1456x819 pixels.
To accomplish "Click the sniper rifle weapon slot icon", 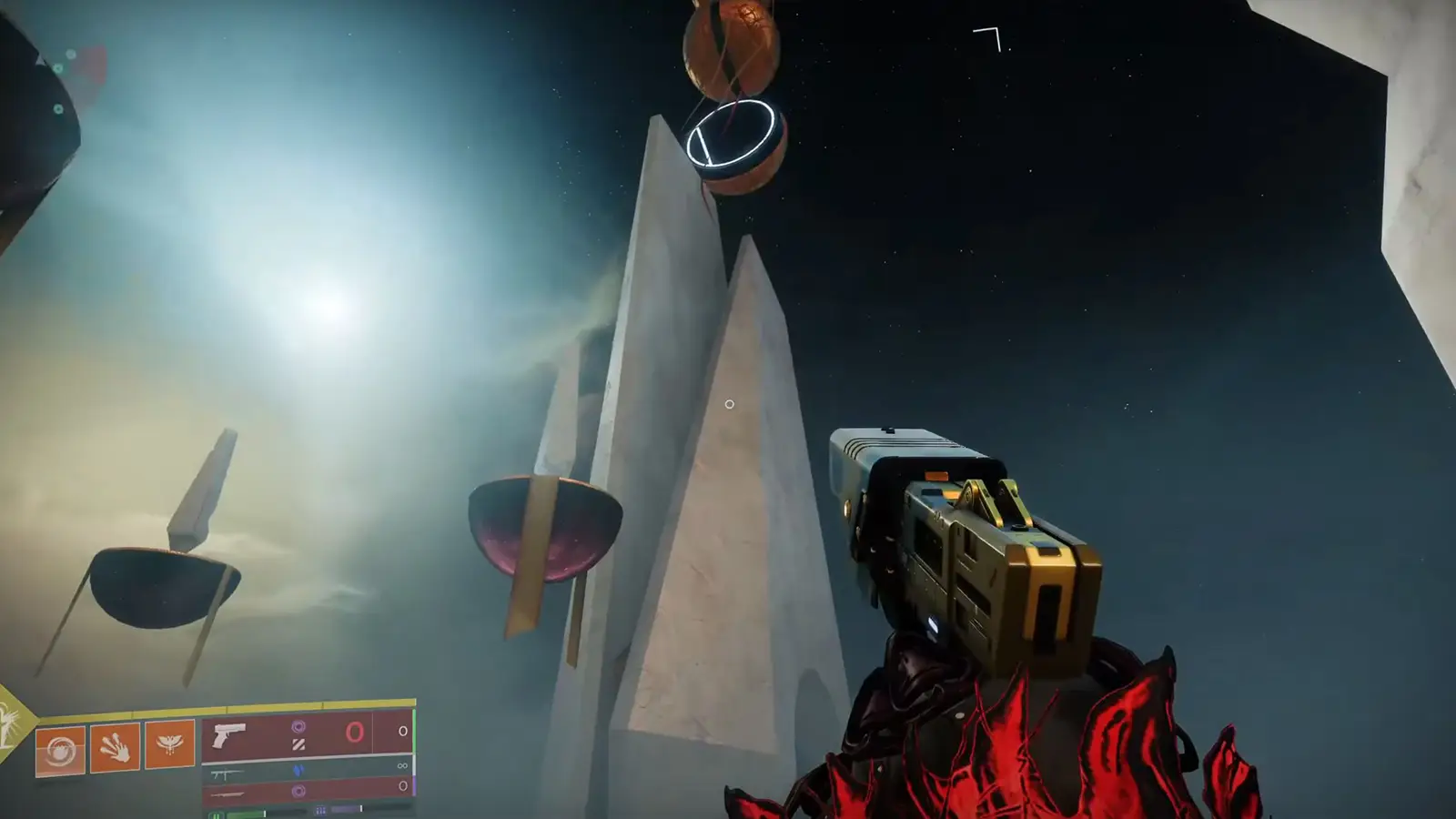I will click(x=227, y=794).
